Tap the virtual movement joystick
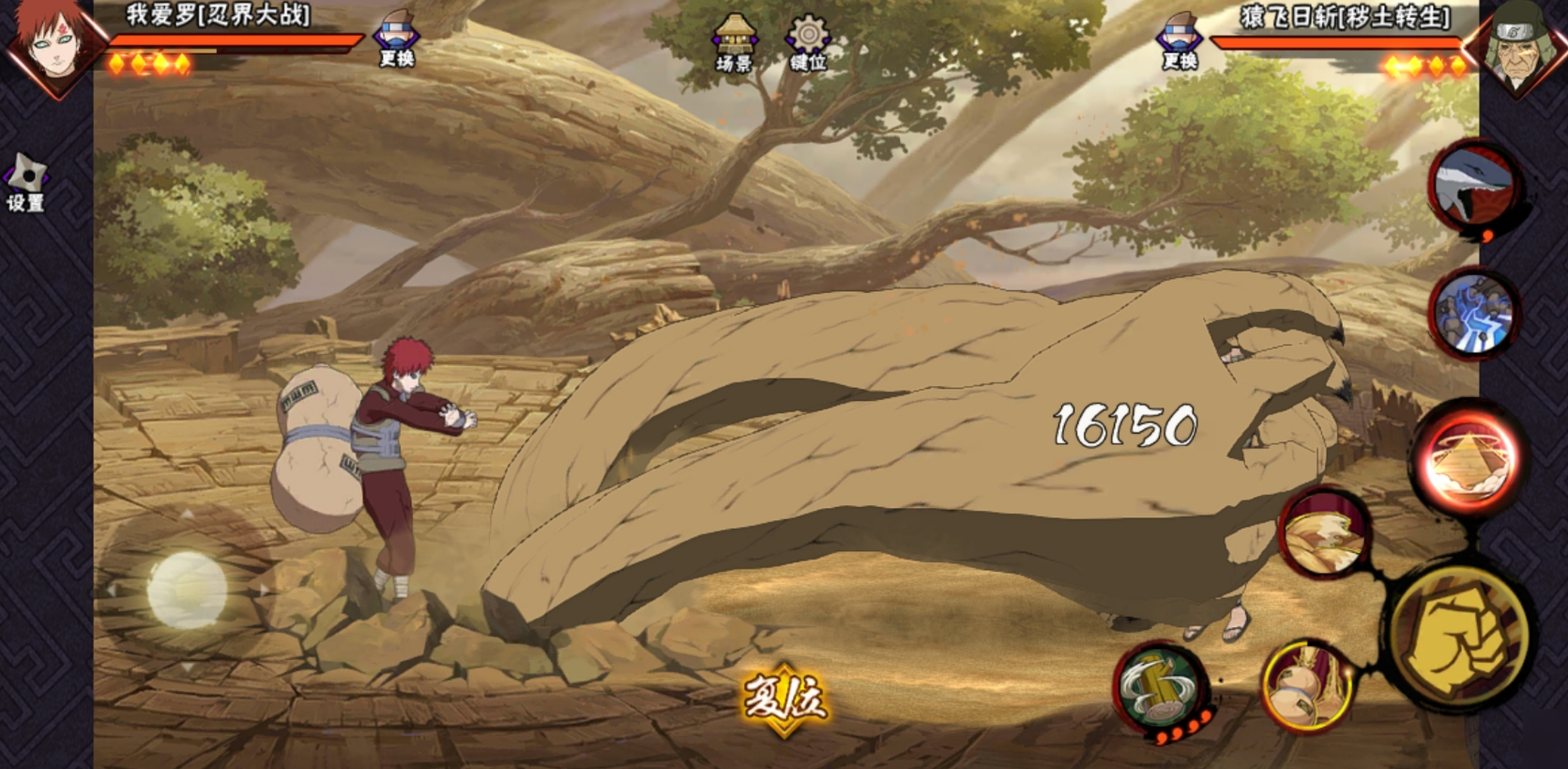 [187, 590]
